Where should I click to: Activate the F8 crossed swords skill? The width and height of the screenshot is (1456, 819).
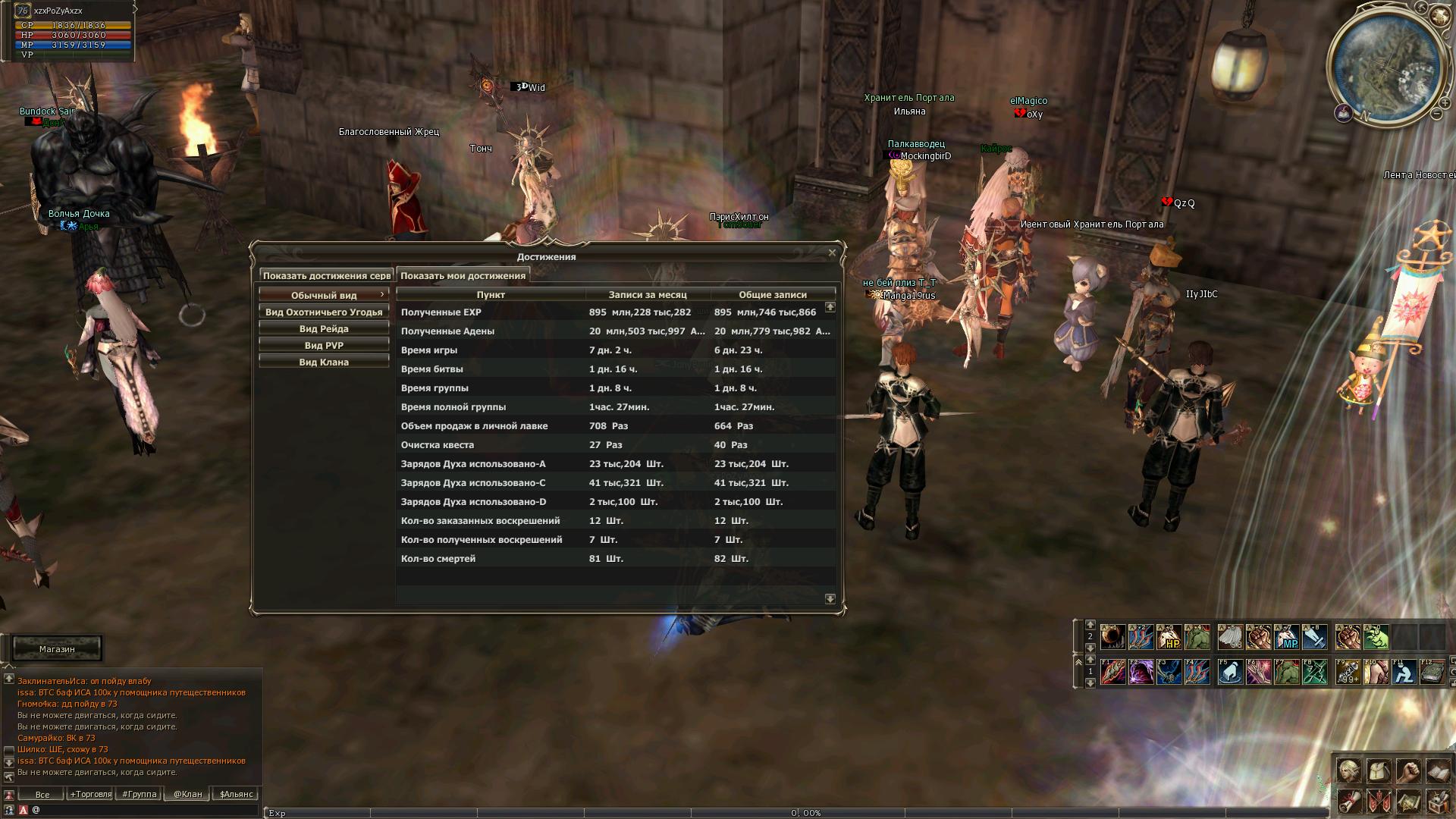click(x=1316, y=673)
